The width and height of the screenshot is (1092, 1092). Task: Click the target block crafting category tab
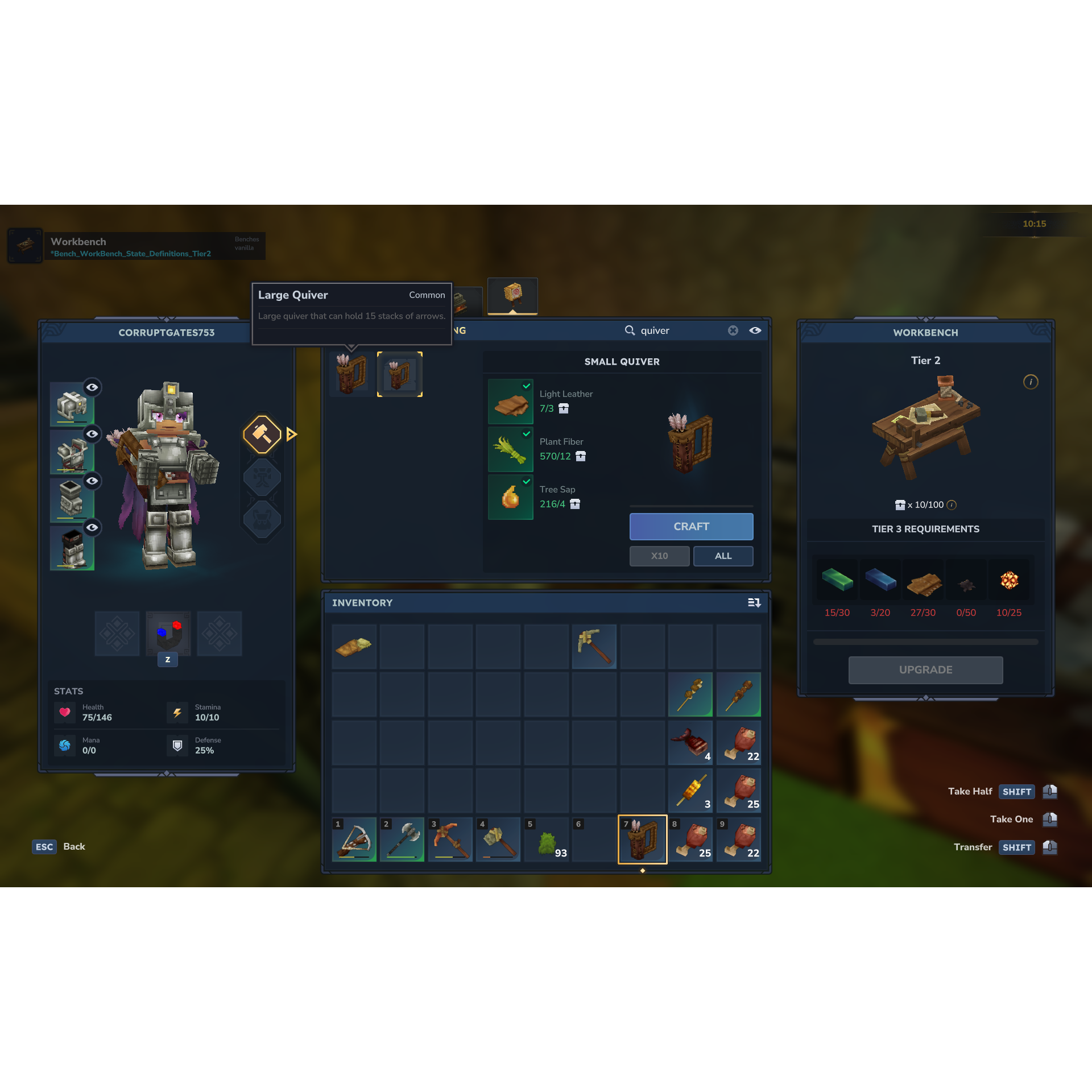coord(512,295)
